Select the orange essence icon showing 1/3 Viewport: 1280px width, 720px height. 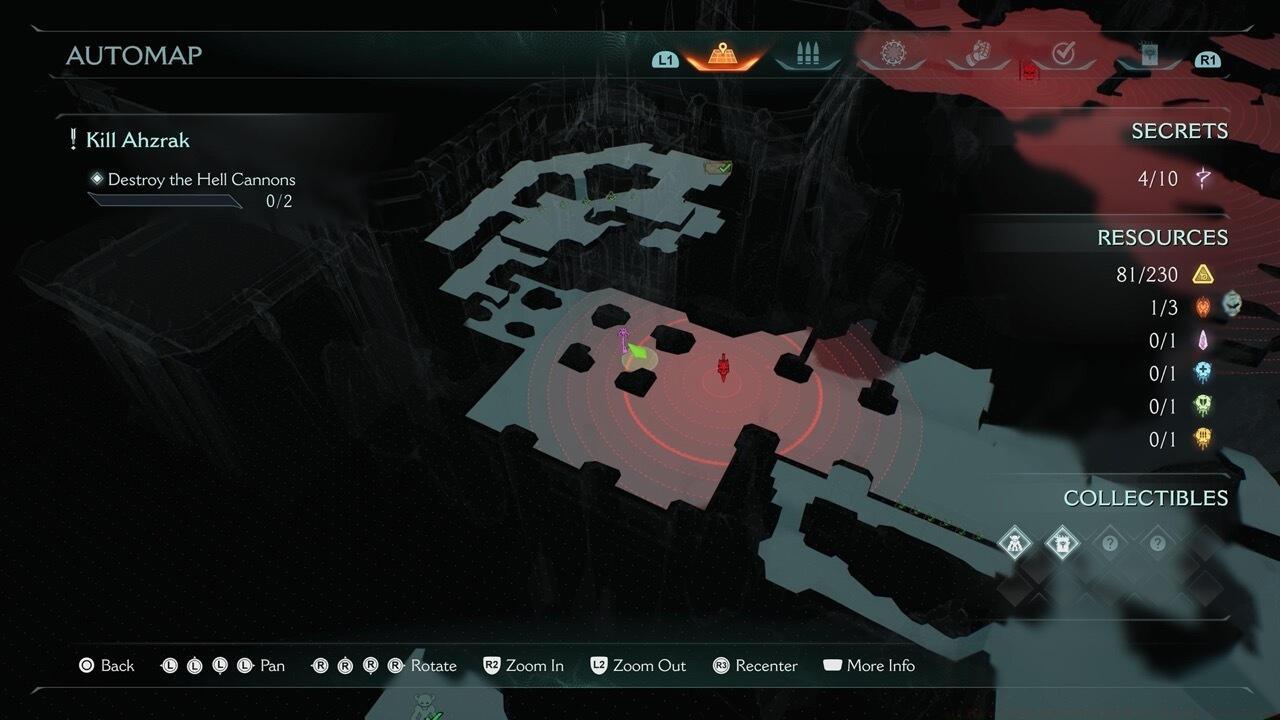click(x=1203, y=307)
